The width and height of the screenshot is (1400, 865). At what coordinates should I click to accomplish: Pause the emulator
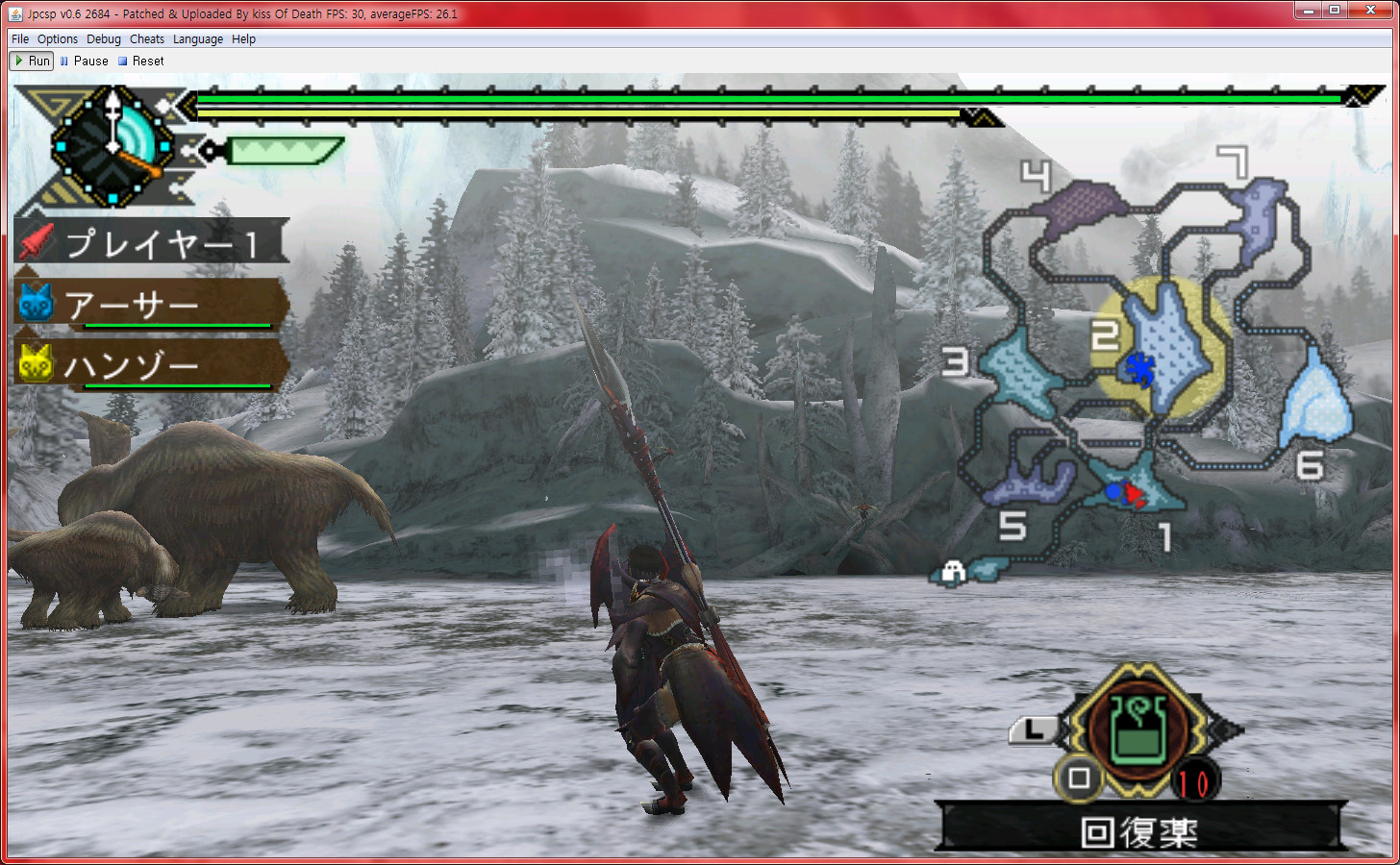click(x=85, y=61)
